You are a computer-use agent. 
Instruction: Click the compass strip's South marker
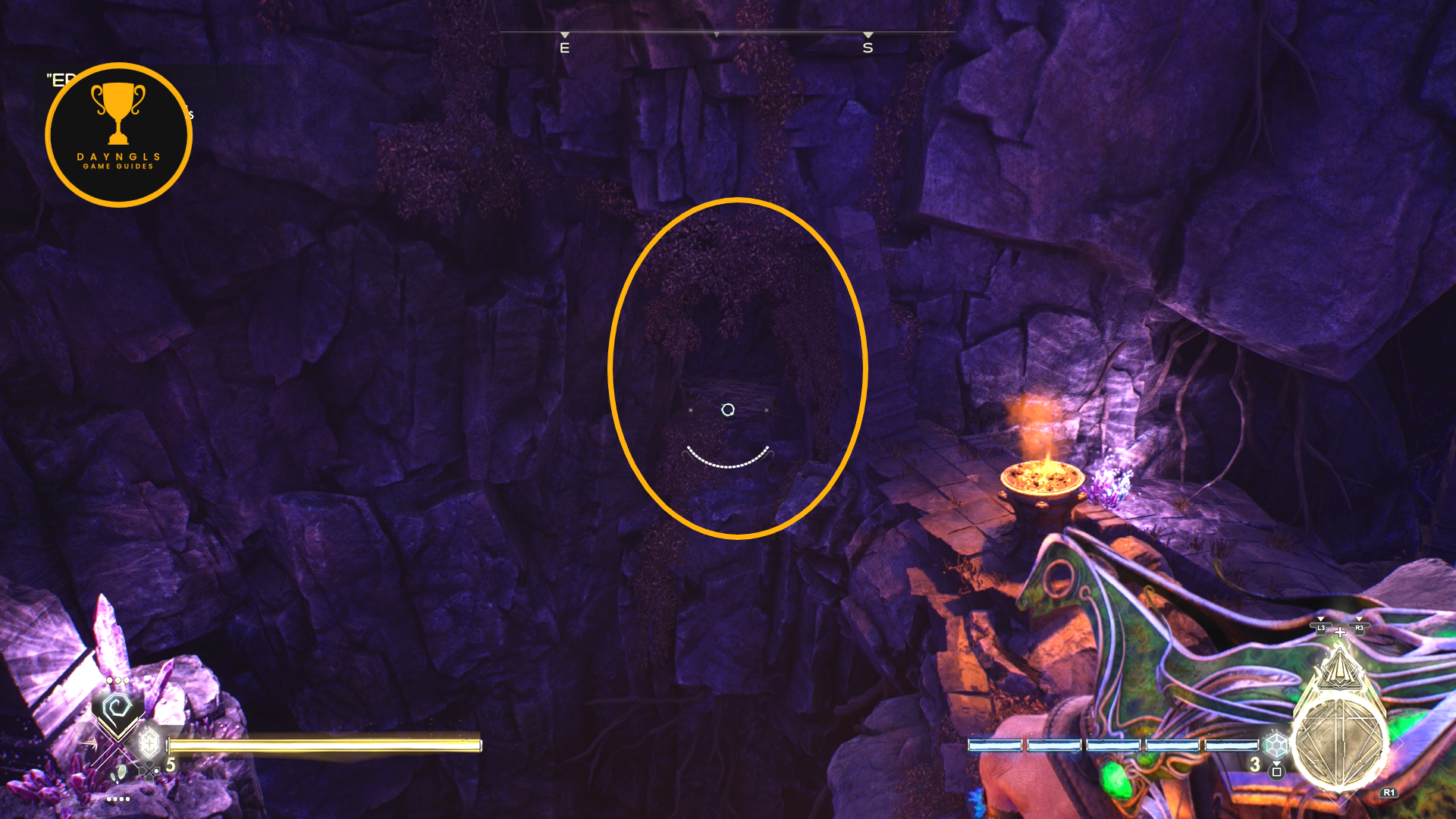point(868,47)
